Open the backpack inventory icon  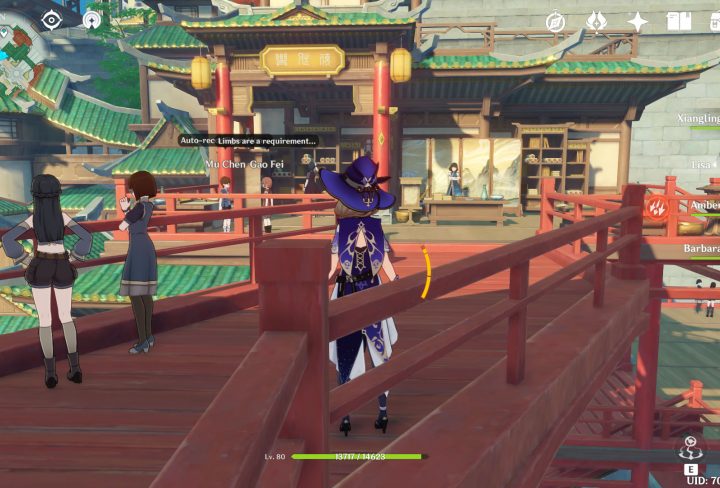[x=712, y=21]
